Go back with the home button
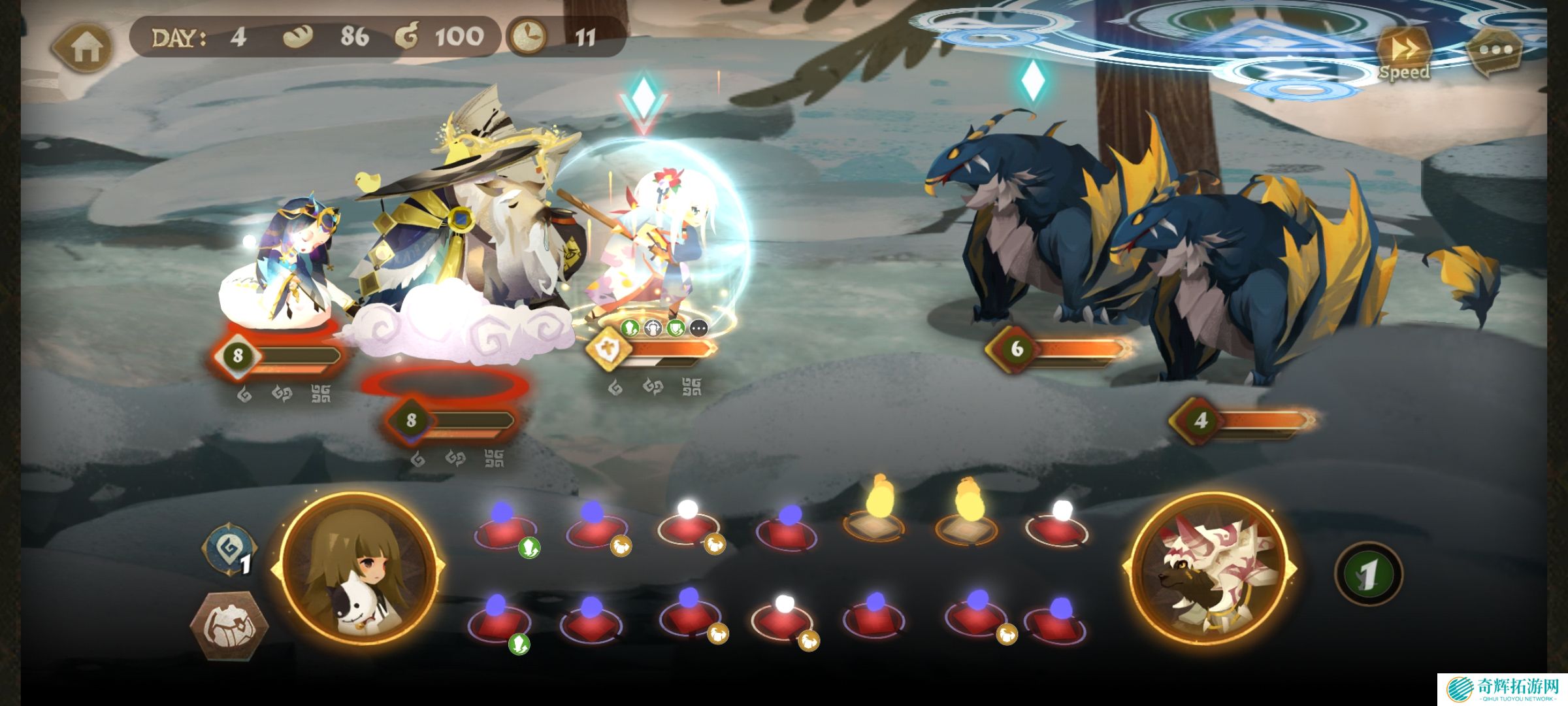The height and width of the screenshot is (706, 1568). [x=84, y=47]
